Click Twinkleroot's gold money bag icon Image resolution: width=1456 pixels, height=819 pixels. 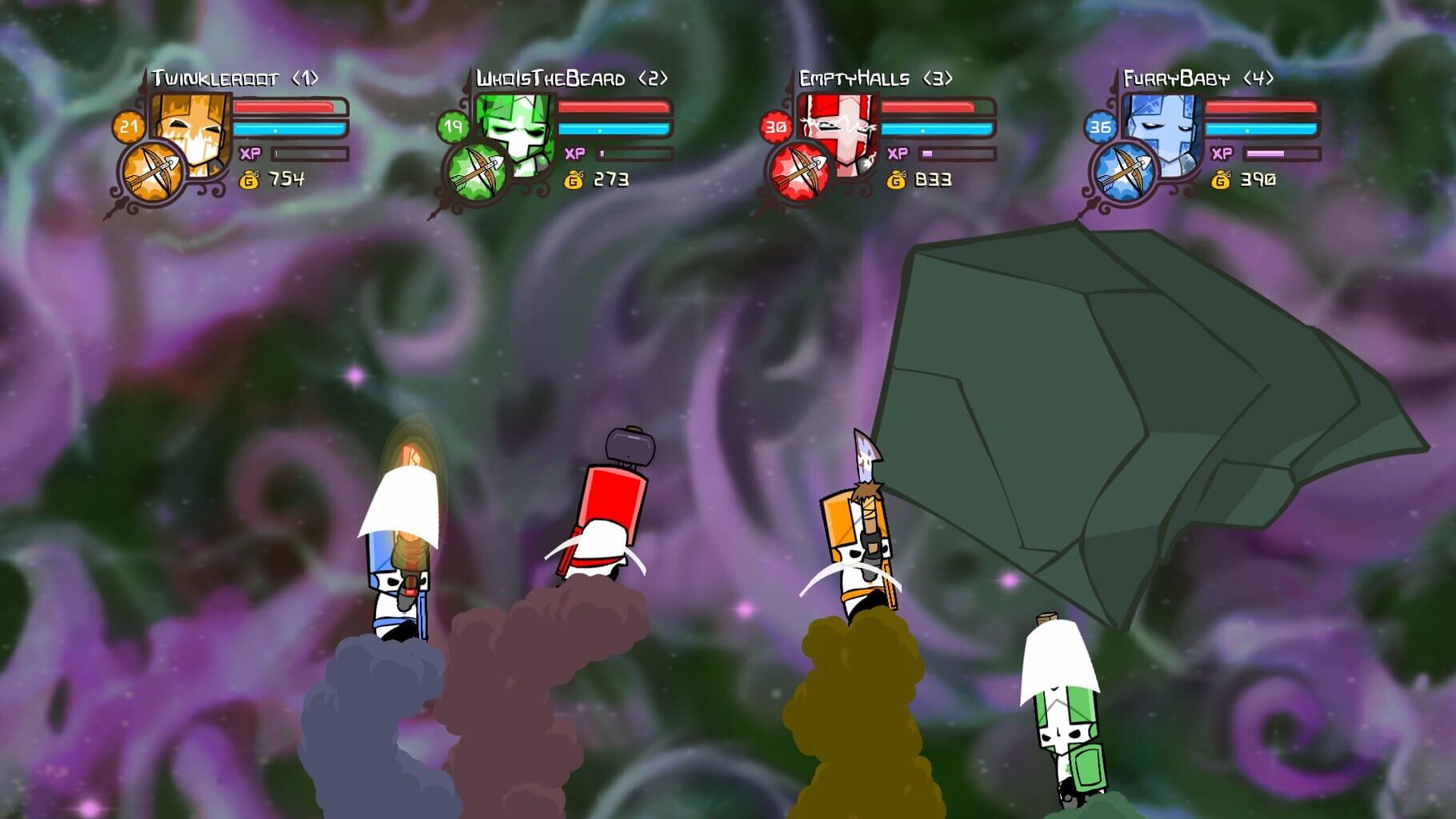250,181
